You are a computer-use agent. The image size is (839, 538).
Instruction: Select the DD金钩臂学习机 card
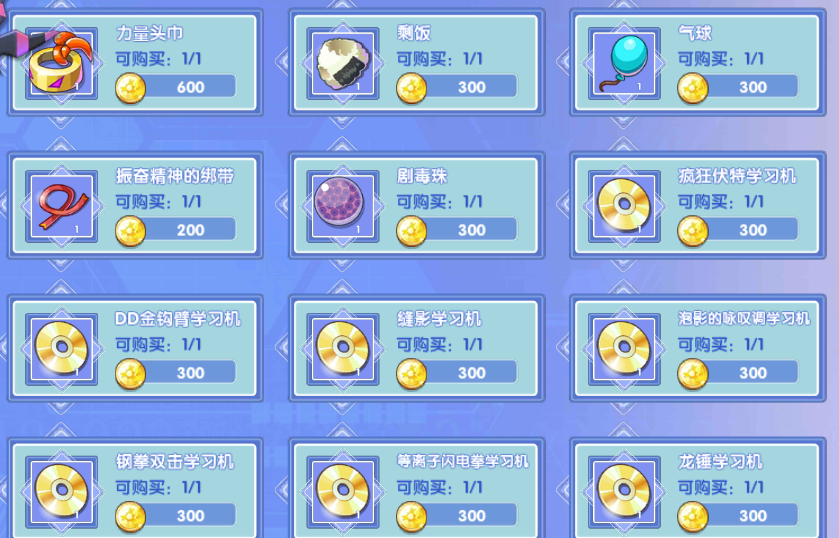pyautogui.click(x=135, y=348)
